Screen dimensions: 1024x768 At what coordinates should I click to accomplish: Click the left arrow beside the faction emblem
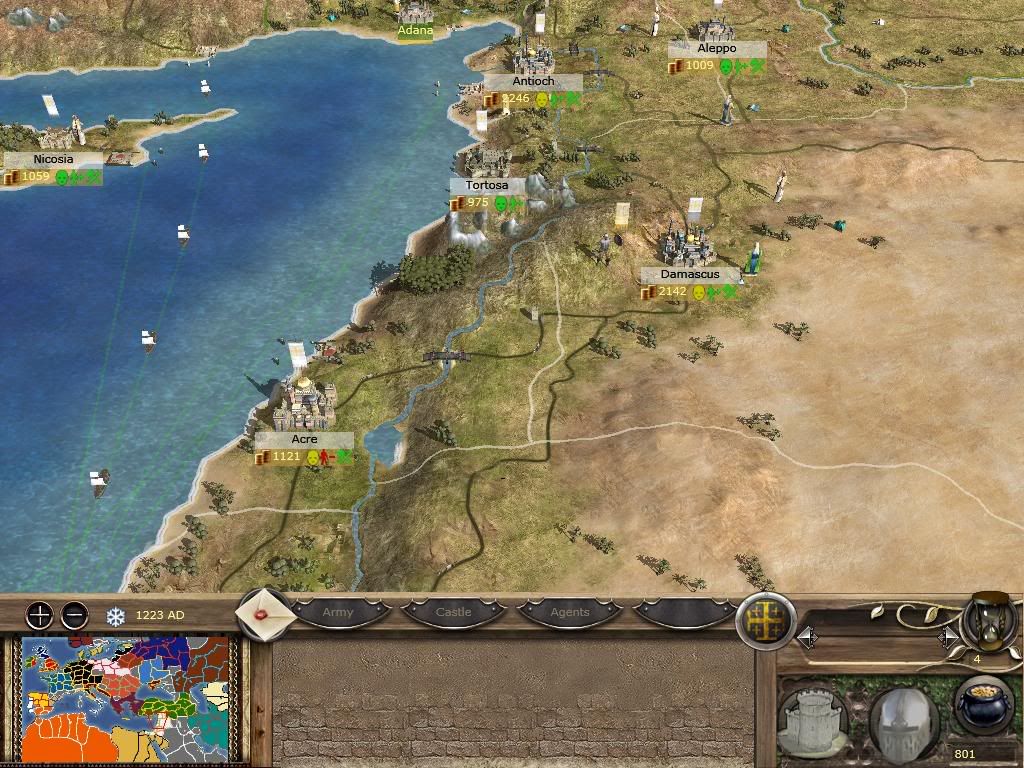click(806, 636)
